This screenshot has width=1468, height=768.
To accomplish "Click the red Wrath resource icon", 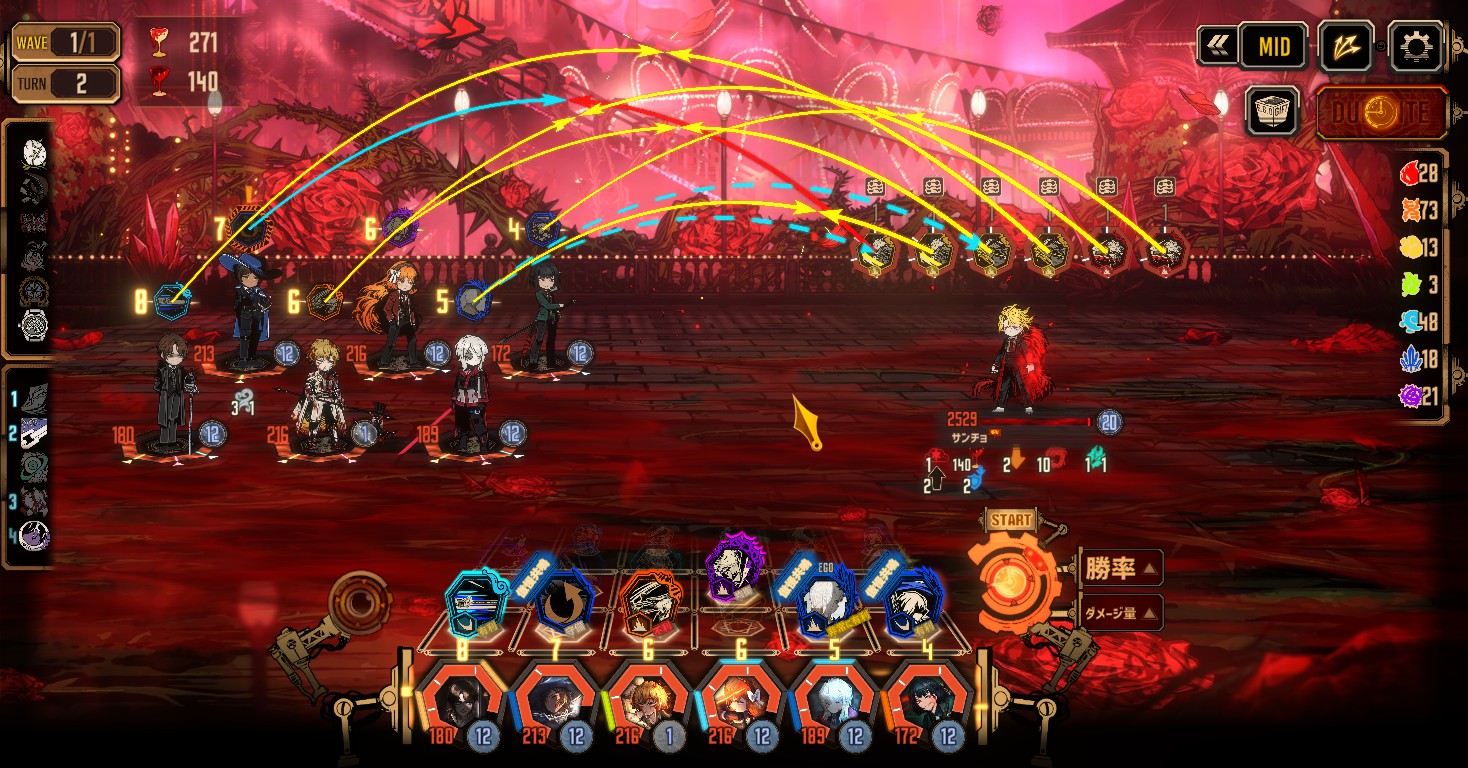I will [x=1410, y=174].
